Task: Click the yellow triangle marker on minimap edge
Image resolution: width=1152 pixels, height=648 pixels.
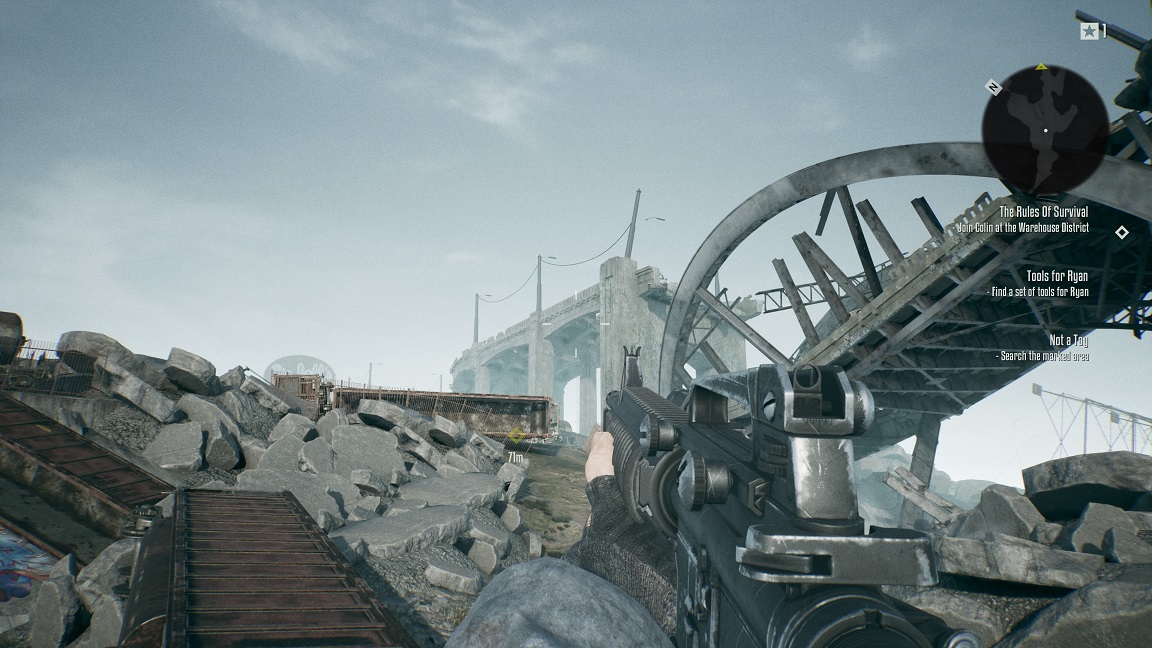Action: pos(1042,67)
